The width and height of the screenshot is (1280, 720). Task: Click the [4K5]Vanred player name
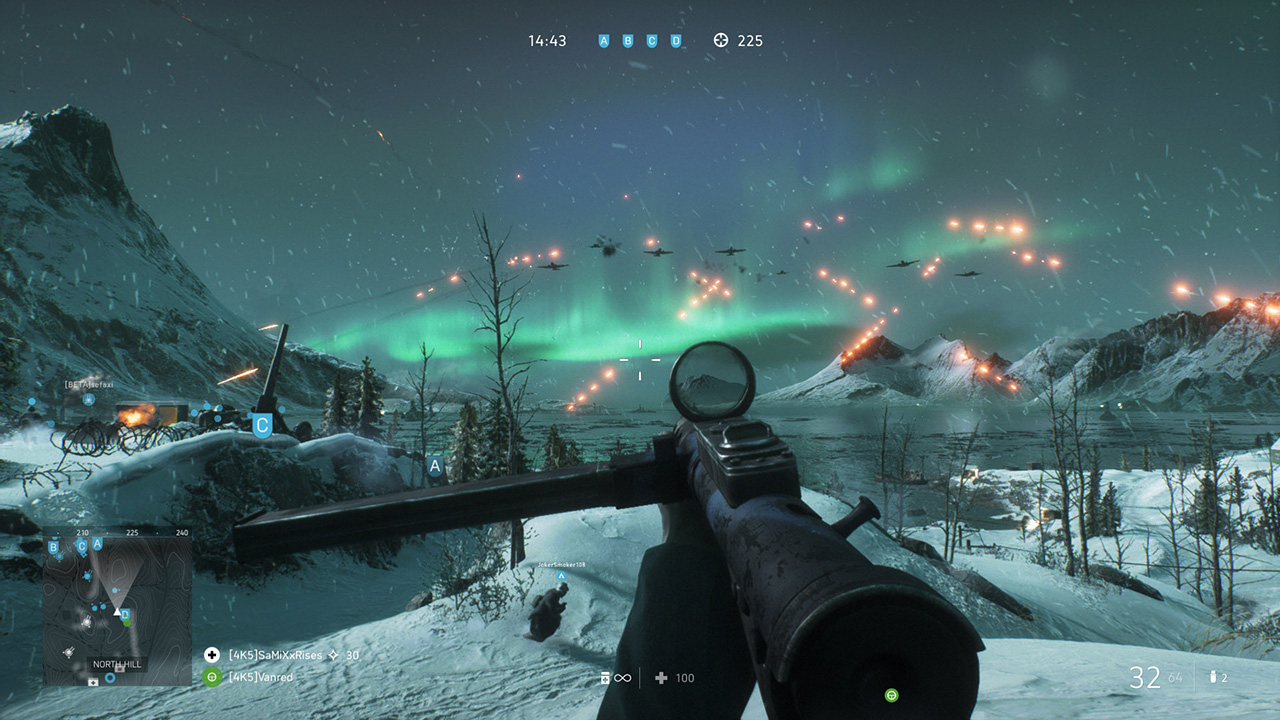(x=258, y=677)
